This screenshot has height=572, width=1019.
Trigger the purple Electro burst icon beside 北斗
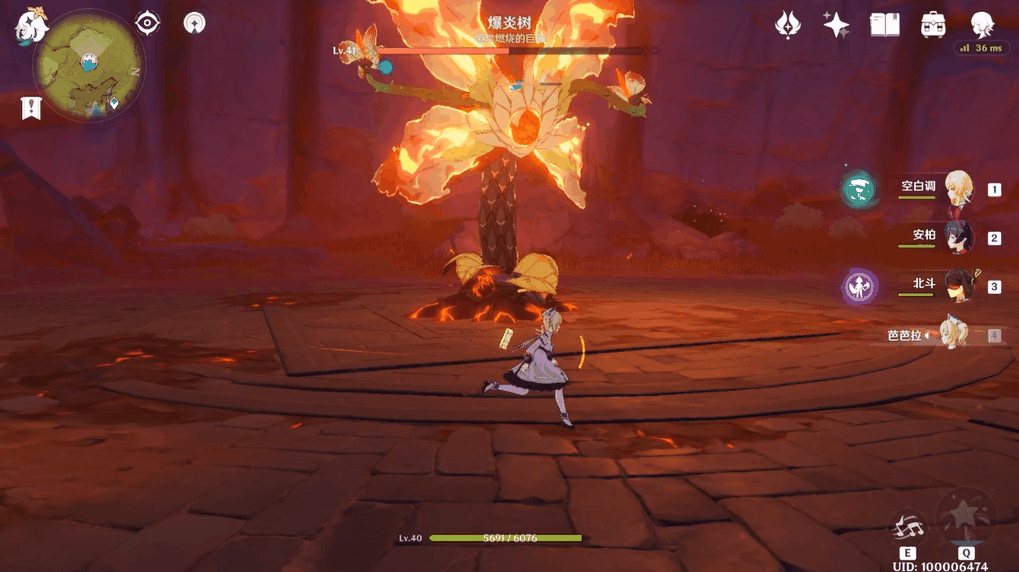point(859,287)
